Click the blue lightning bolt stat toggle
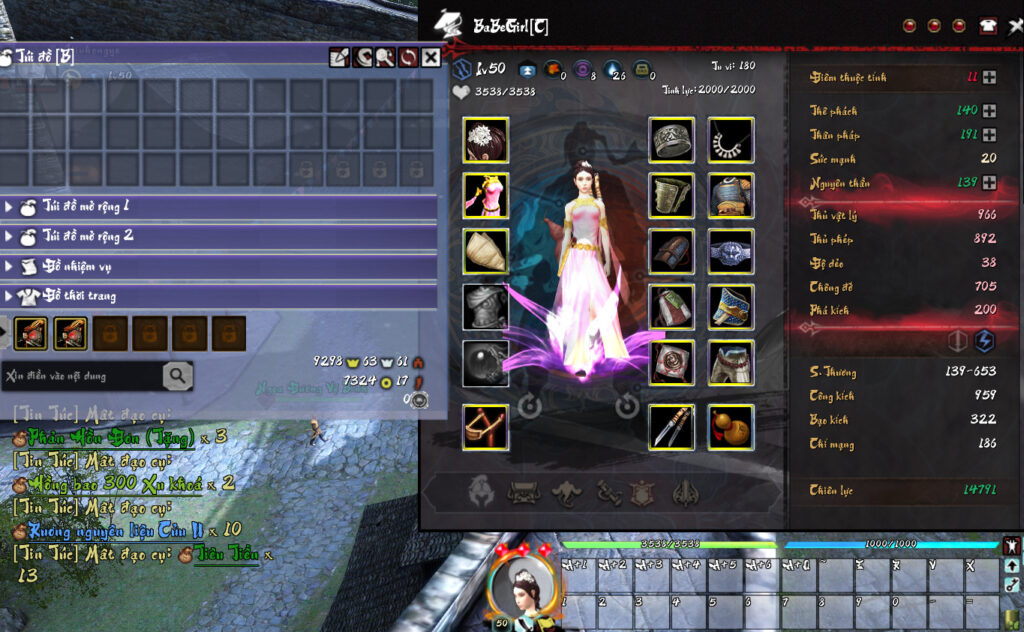 click(985, 341)
